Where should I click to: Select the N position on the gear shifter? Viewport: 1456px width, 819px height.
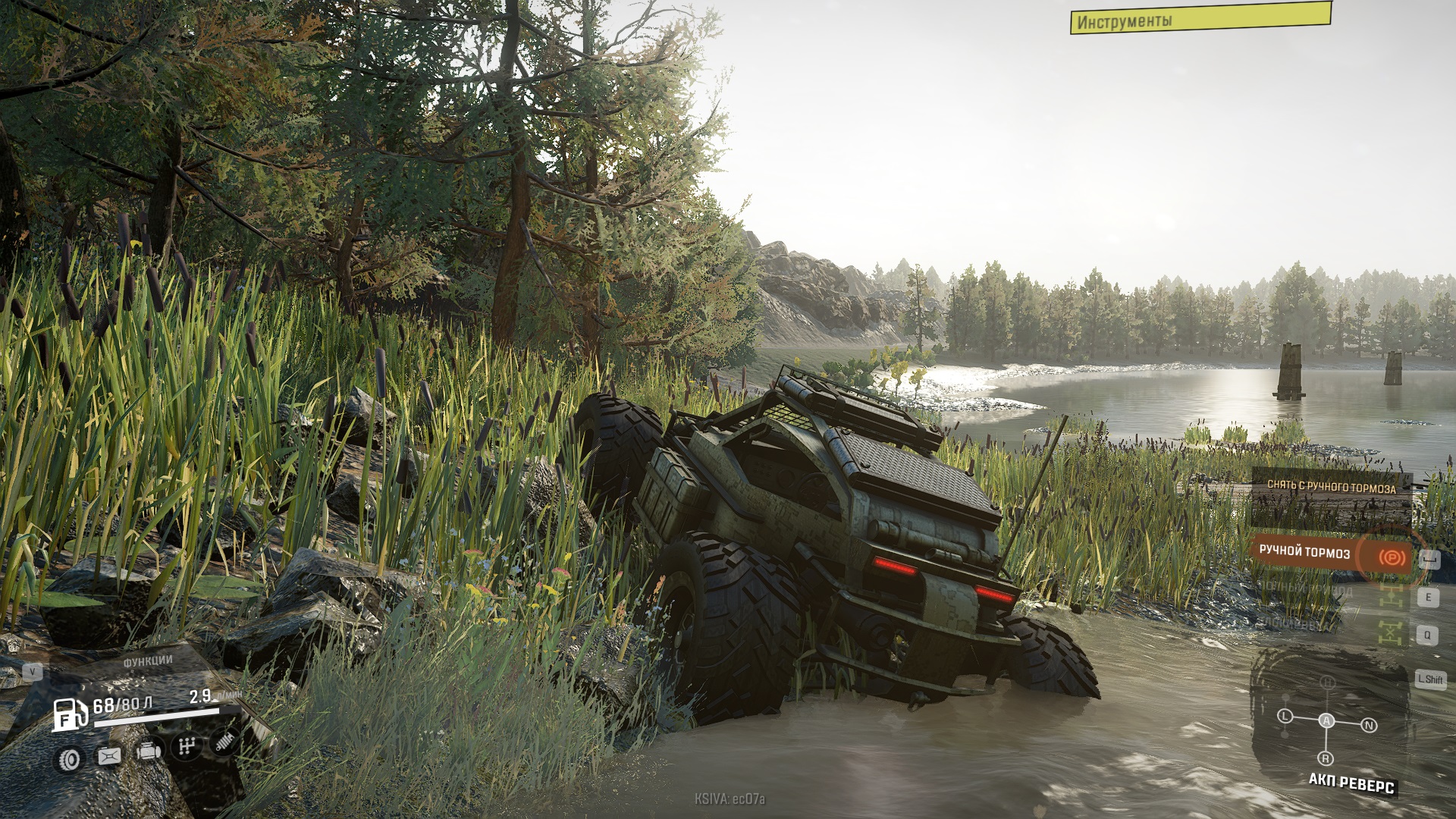[x=1369, y=725]
